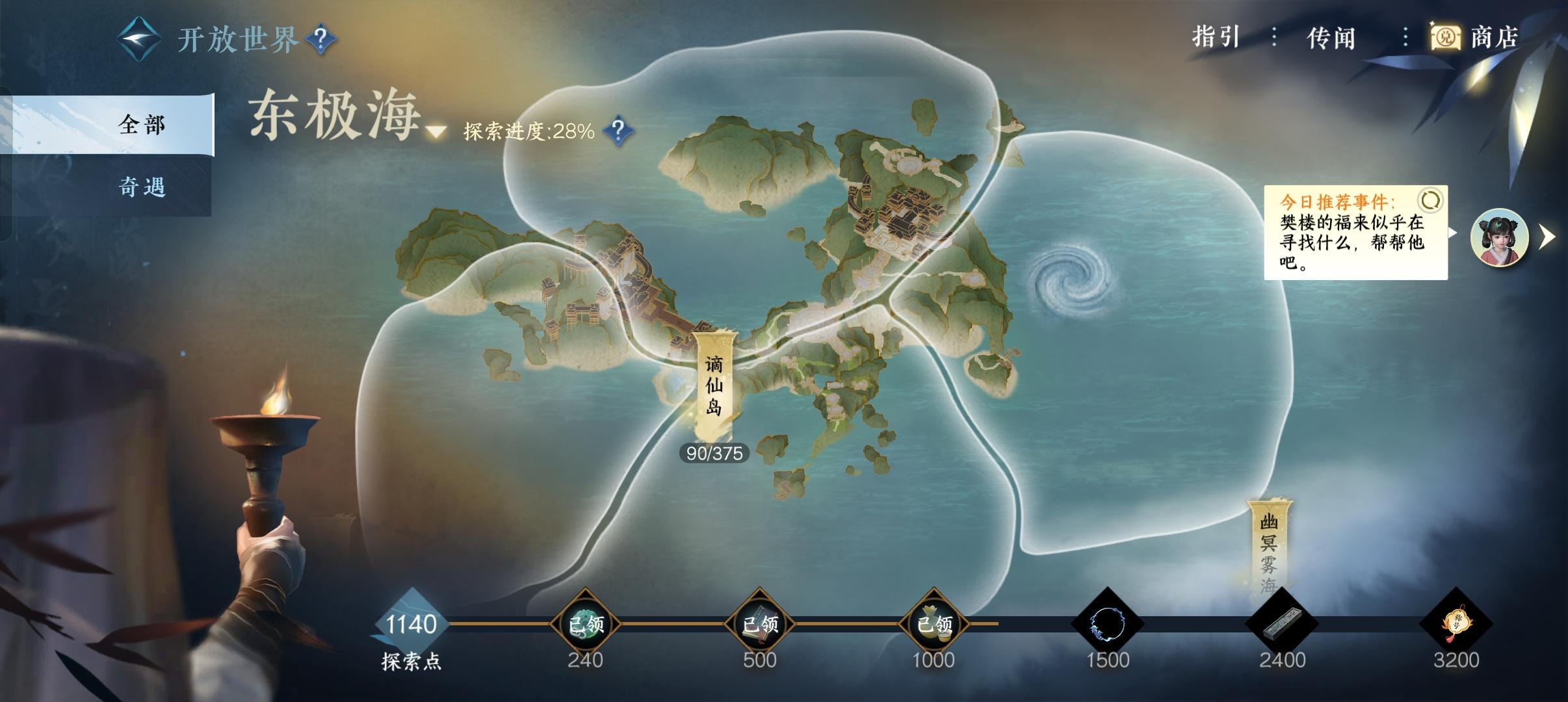Select the 奇遇 tab

(142, 187)
